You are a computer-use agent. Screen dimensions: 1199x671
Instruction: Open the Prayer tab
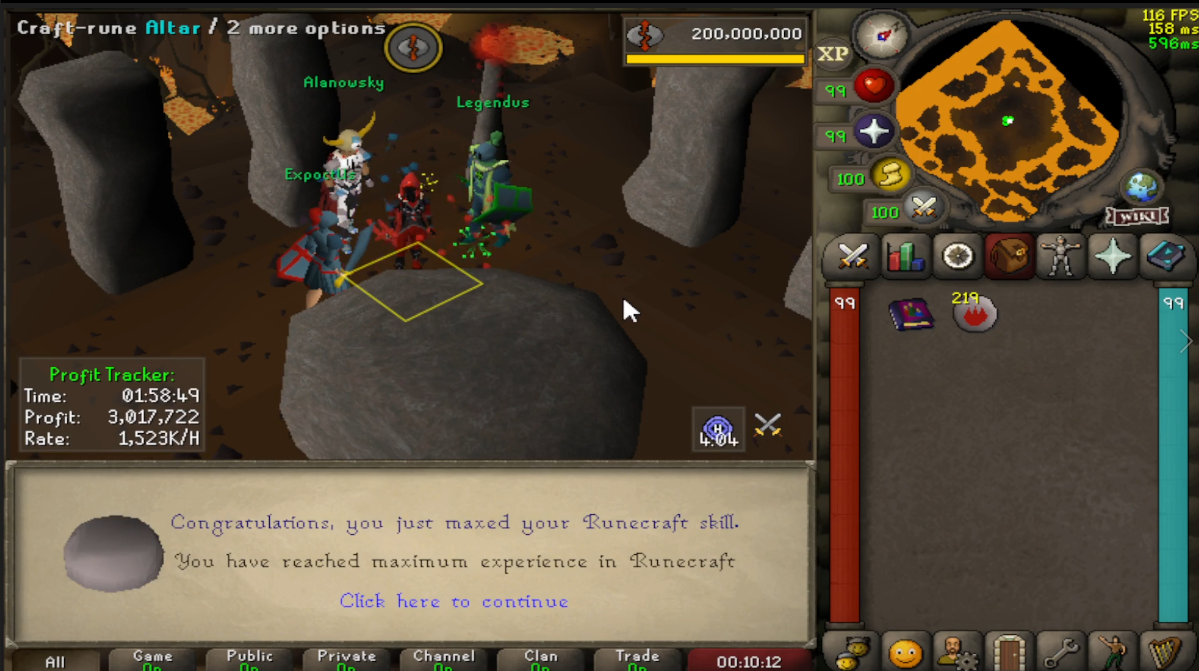(x=1112, y=256)
